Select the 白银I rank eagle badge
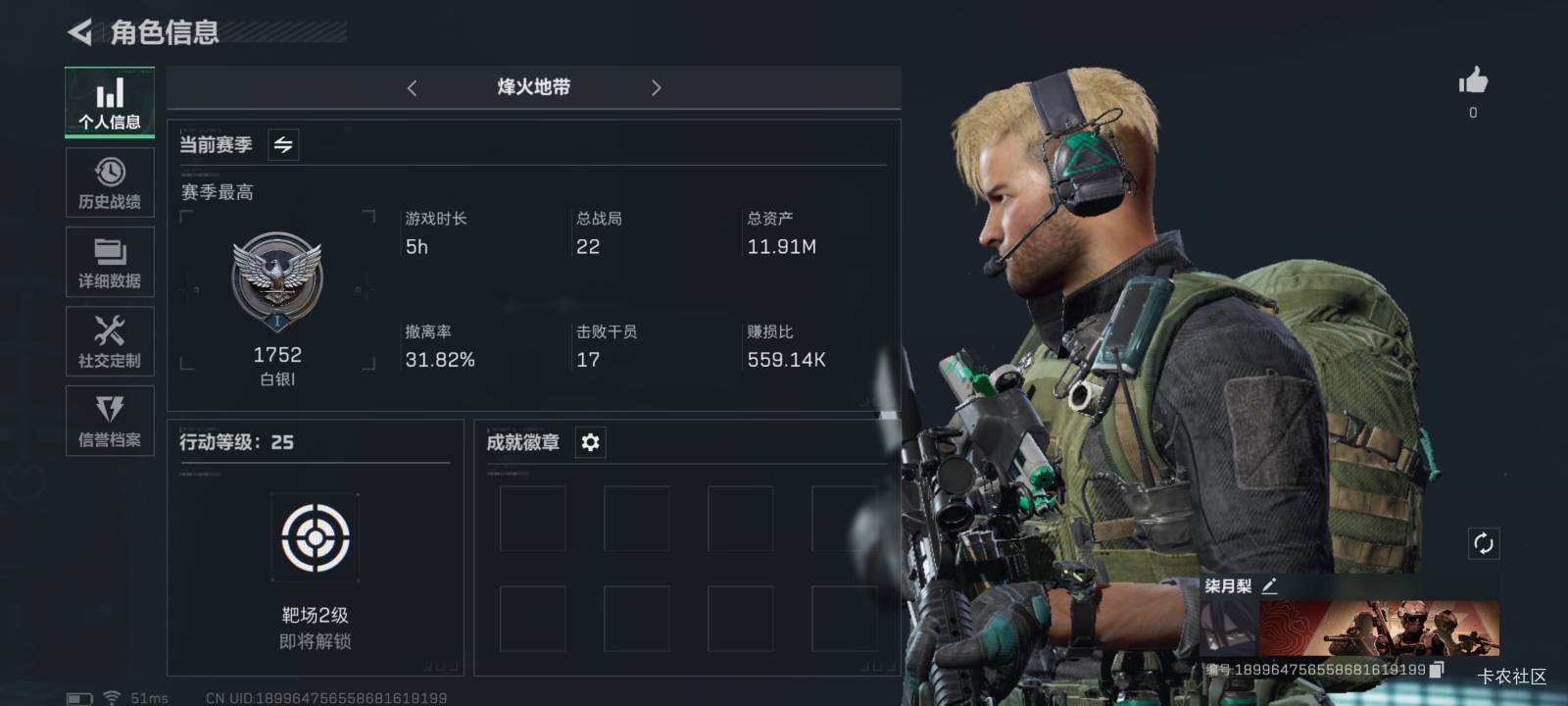Viewport: 1568px width, 706px height. pyautogui.click(x=277, y=279)
